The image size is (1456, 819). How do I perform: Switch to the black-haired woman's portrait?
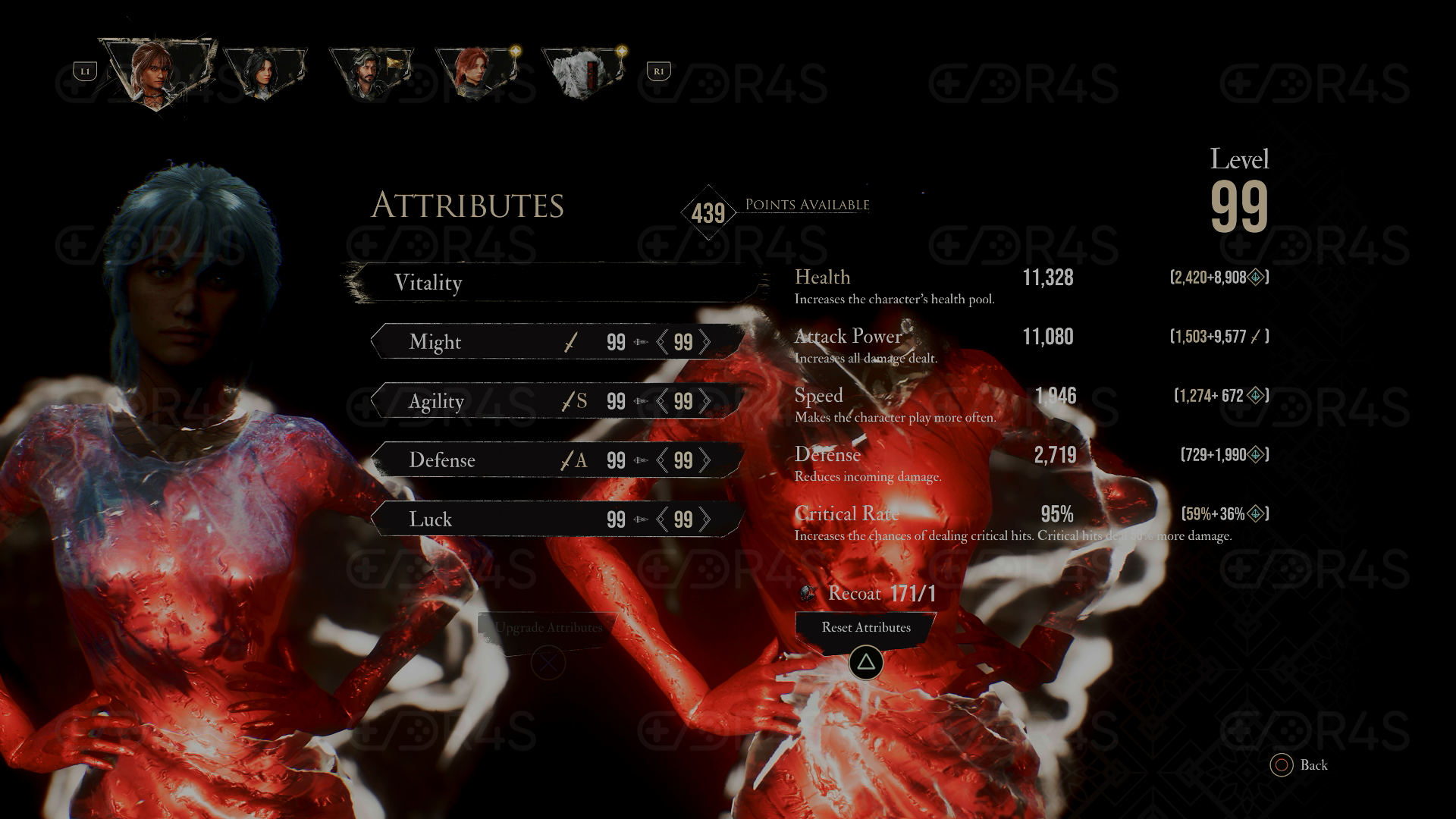265,74
